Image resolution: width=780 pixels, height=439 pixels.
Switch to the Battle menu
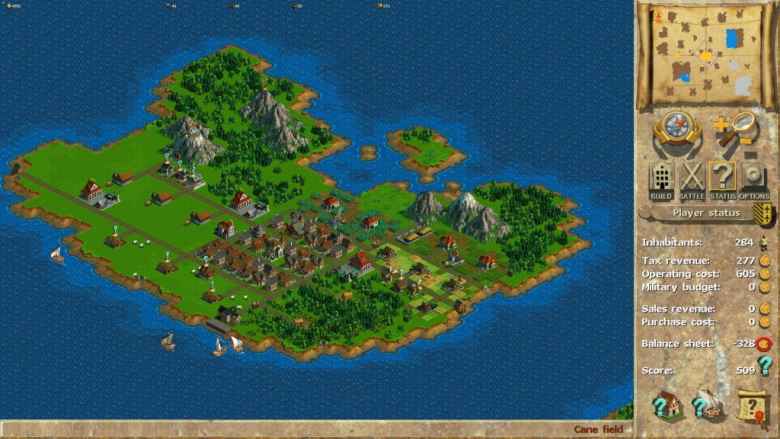[x=692, y=181]
